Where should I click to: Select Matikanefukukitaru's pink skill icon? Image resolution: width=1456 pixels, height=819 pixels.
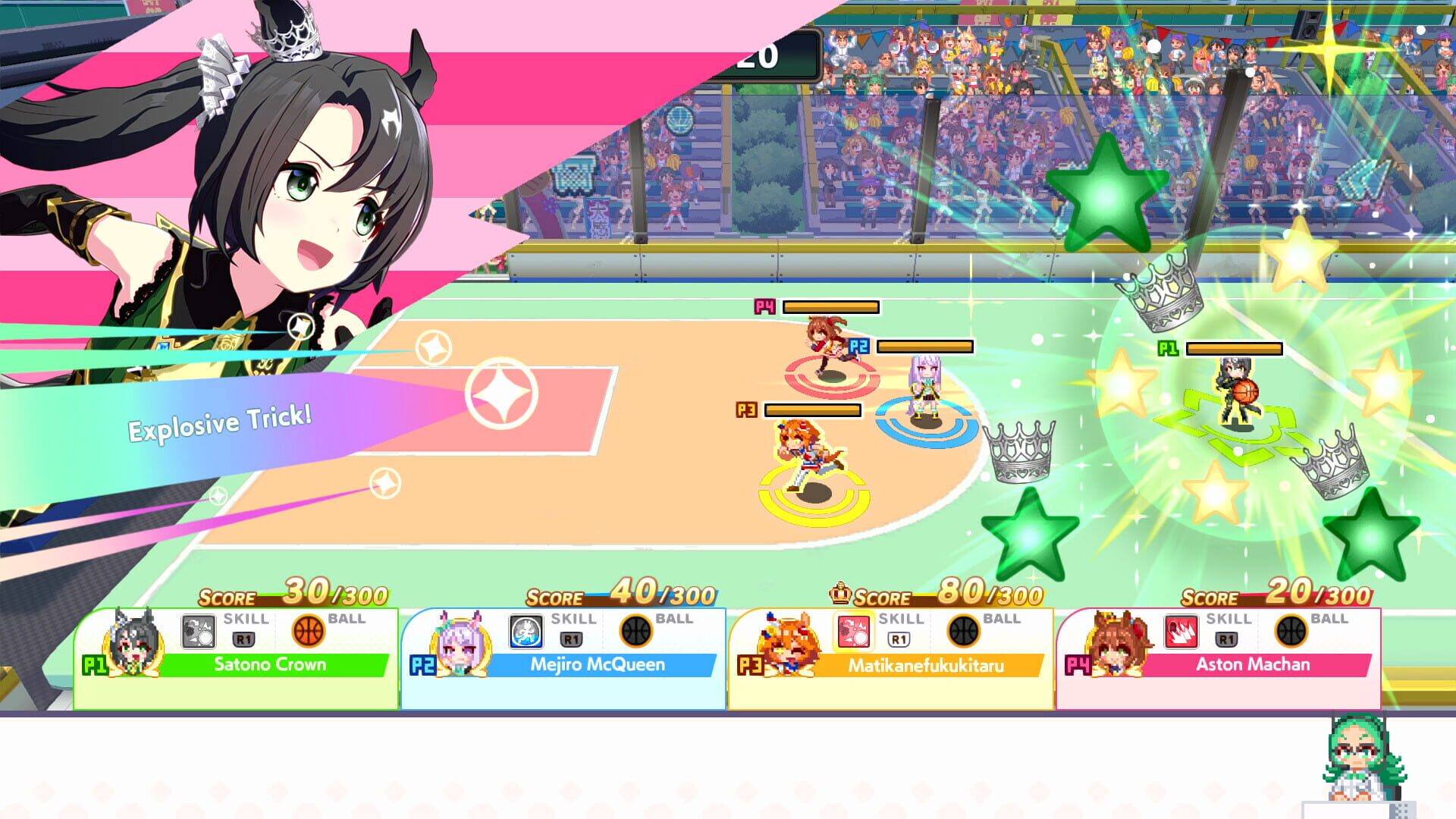point(855,632)
